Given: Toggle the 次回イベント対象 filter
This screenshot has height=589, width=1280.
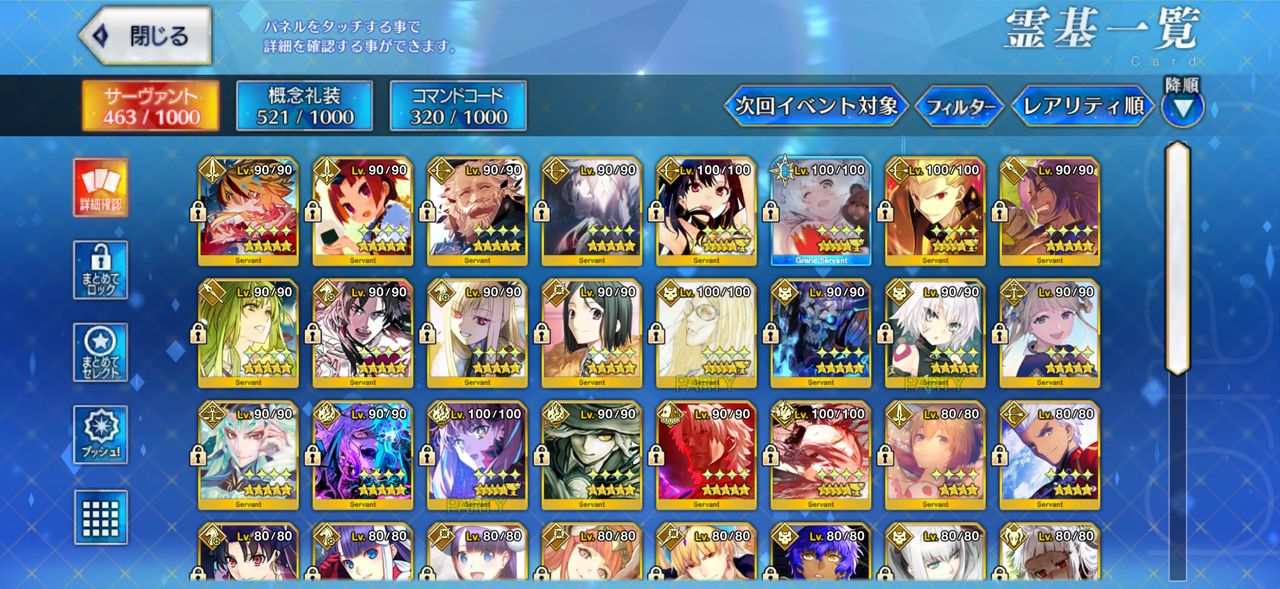Looking at the screenshot, I should click(816, 105).
